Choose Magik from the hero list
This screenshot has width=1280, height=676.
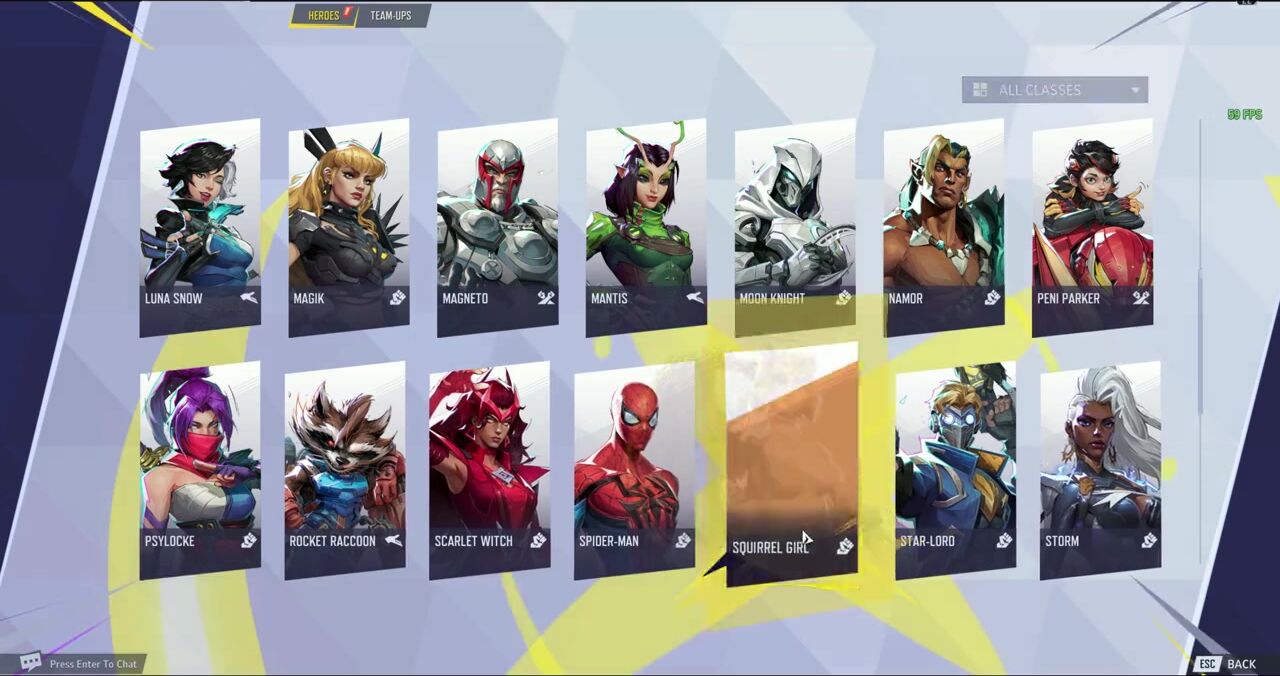(348, 225)
